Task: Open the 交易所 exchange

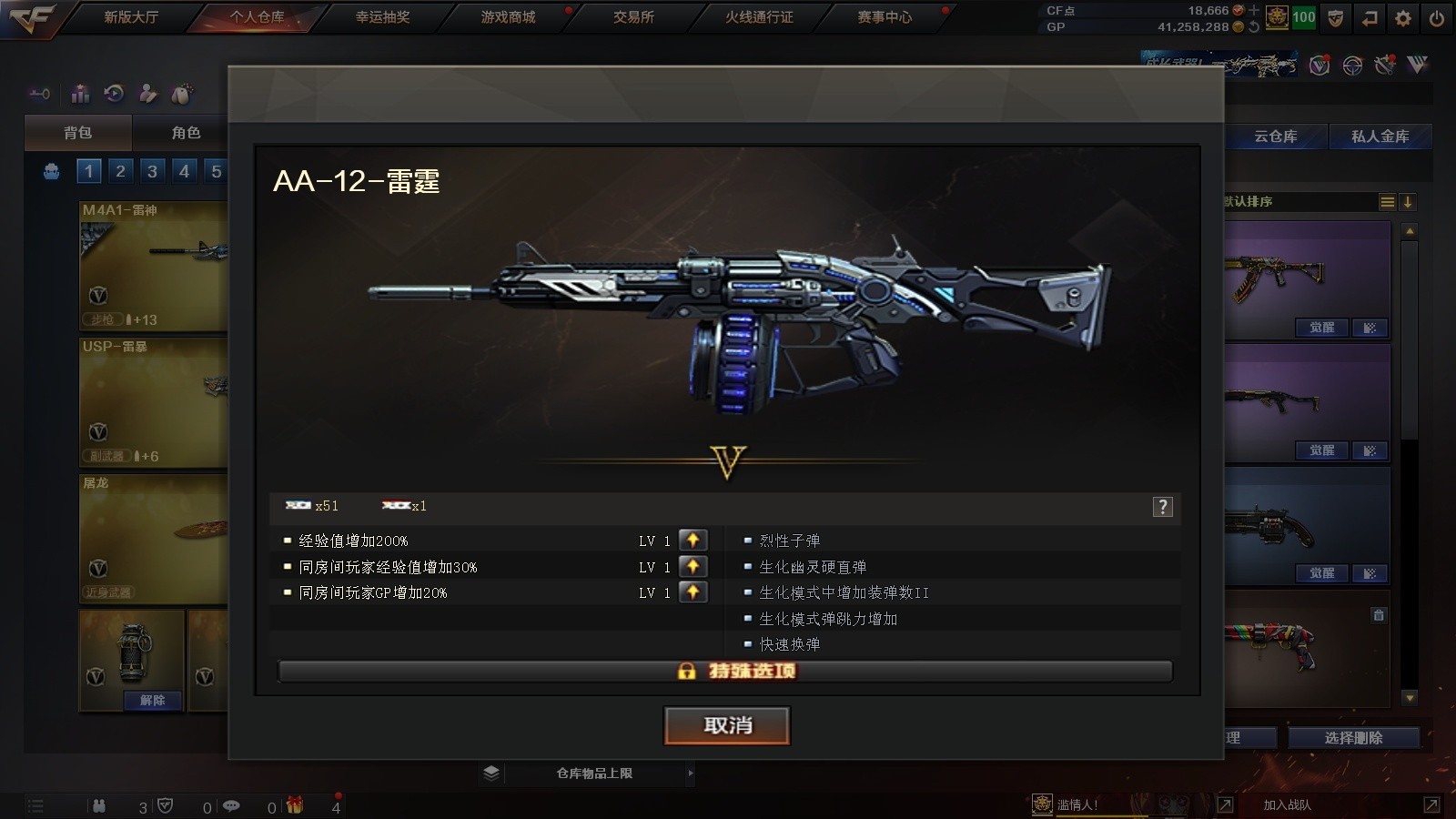Action: (x=633, y=17)
